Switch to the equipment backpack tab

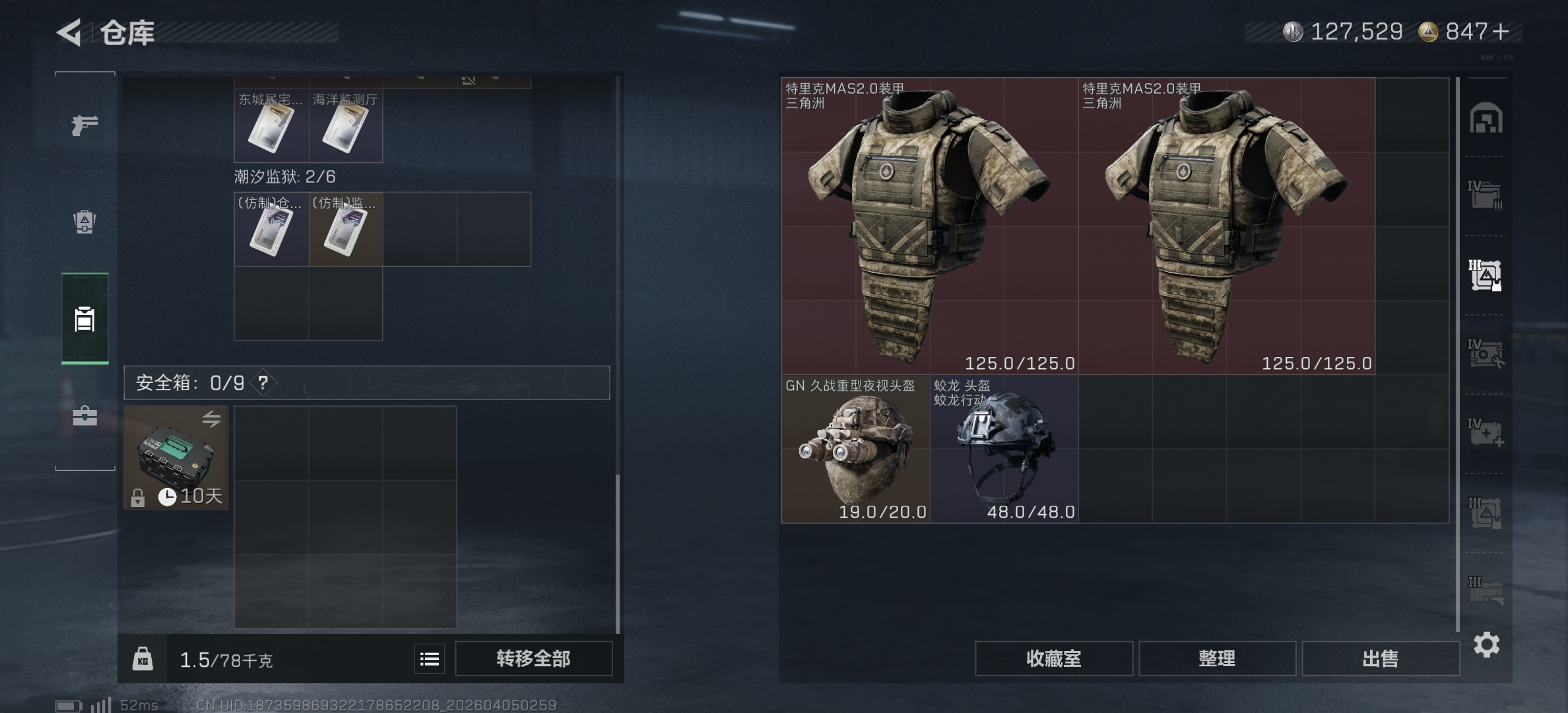click(x=86, y=222)
